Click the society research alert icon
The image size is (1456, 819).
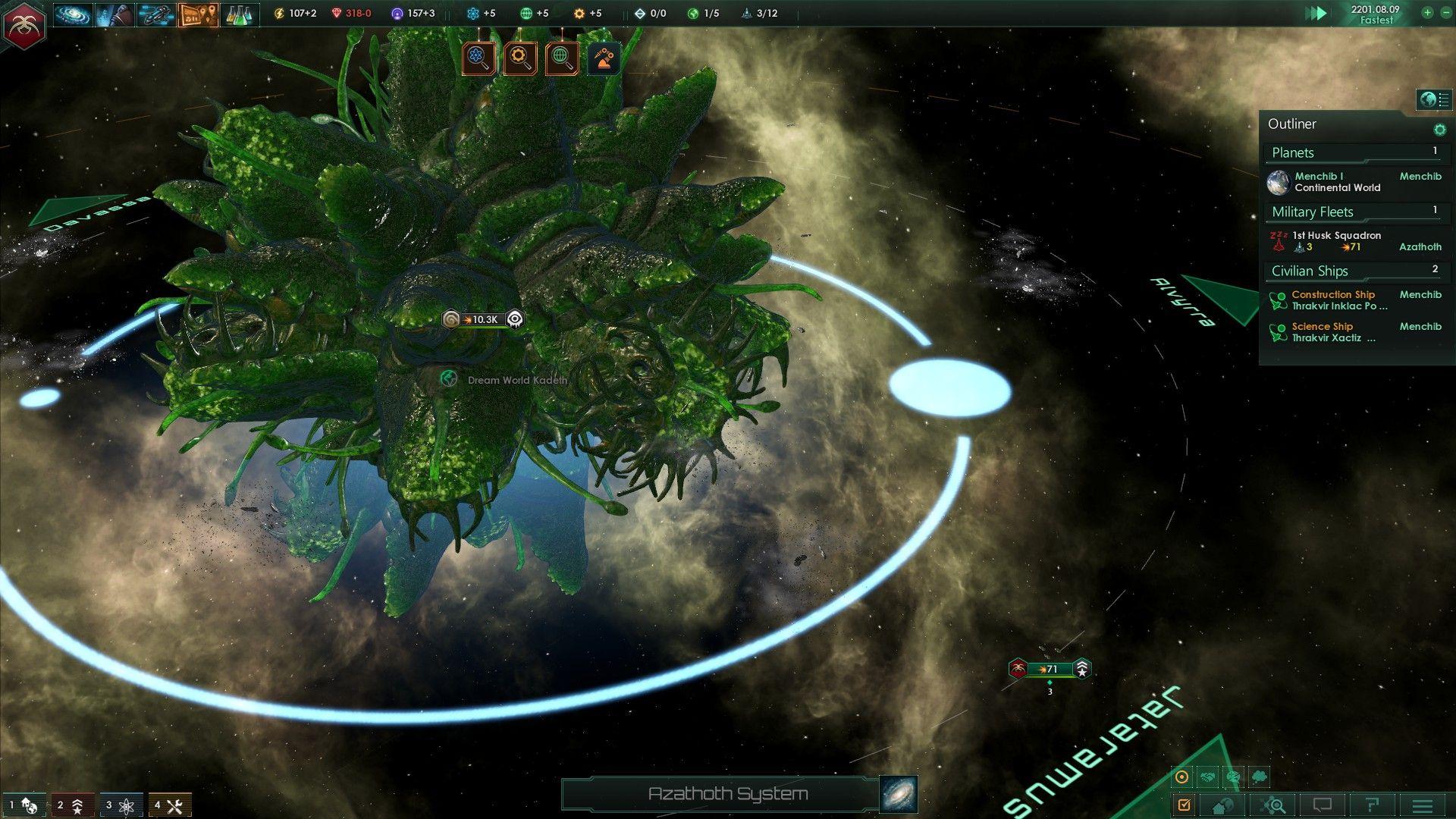coord(561,58)
